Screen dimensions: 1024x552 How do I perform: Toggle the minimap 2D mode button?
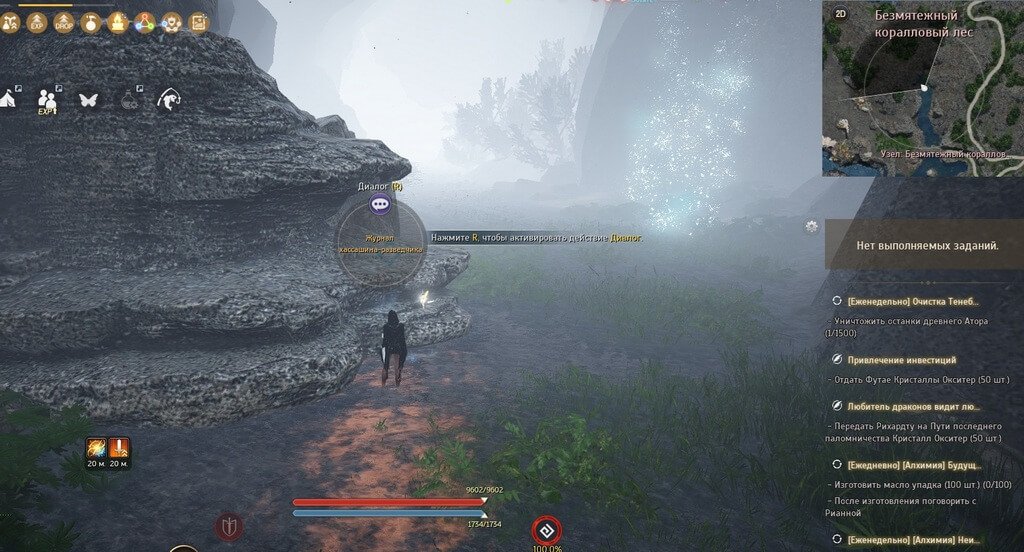point(840,15)
